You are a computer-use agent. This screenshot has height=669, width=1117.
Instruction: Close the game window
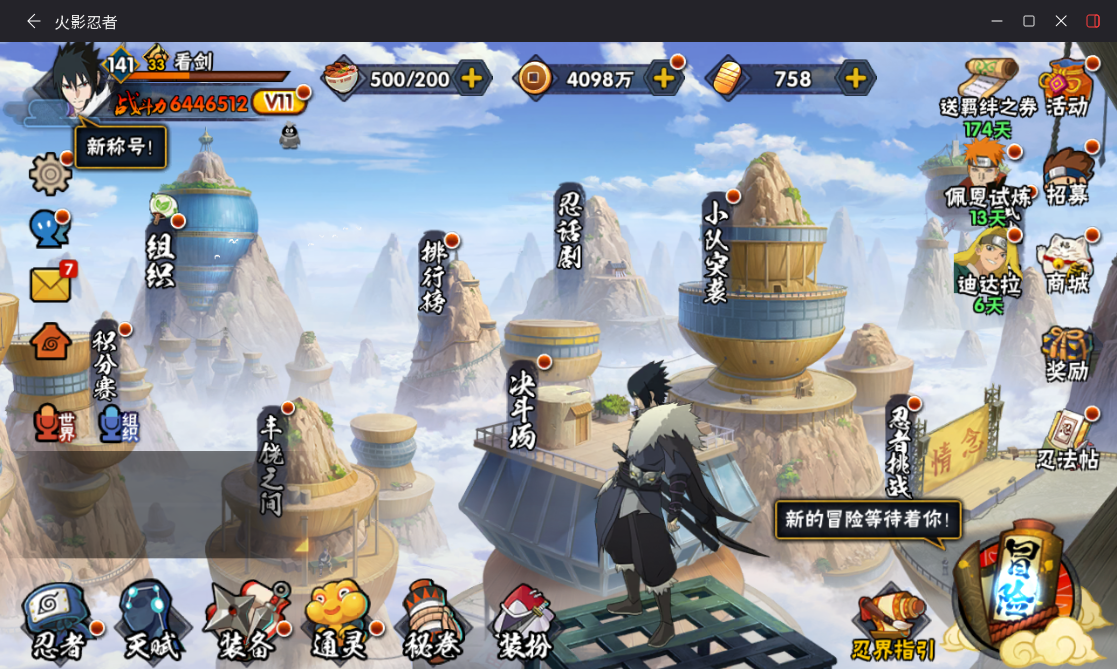point(1061,21)
